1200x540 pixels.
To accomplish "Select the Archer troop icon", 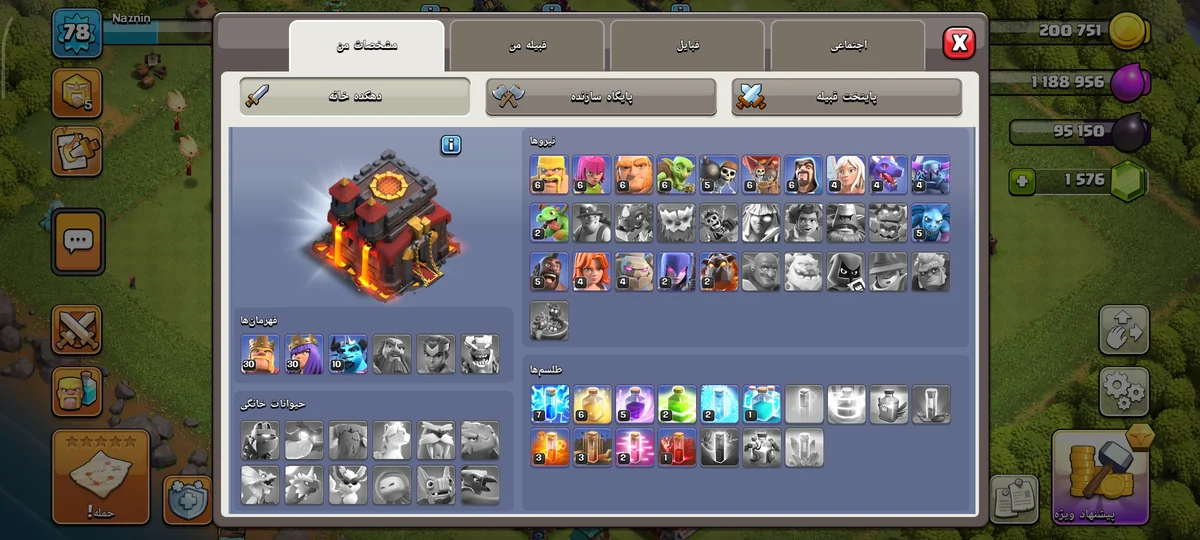I will (x=591, y=174).
